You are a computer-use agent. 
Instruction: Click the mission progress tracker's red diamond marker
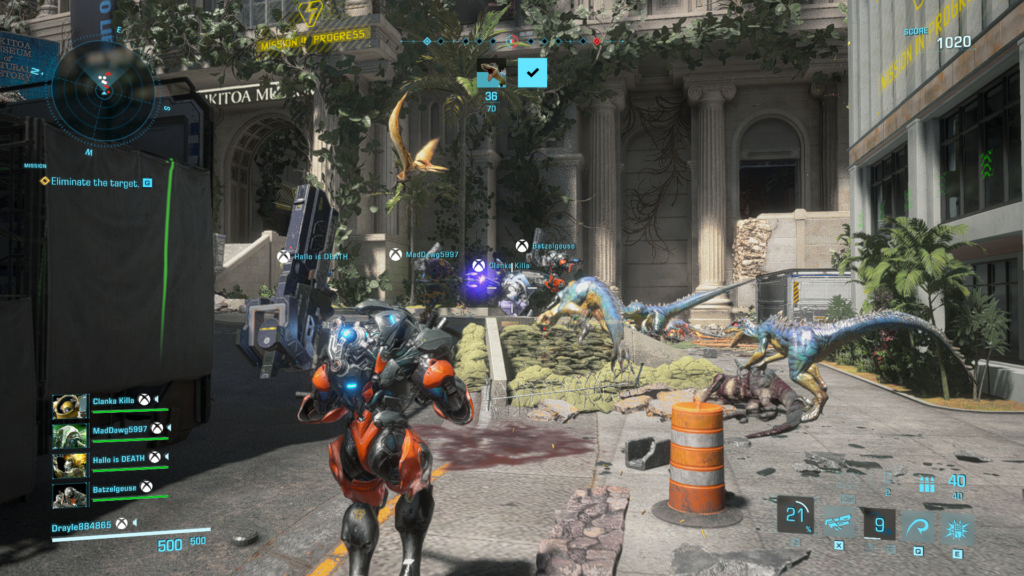pos(597,42)
